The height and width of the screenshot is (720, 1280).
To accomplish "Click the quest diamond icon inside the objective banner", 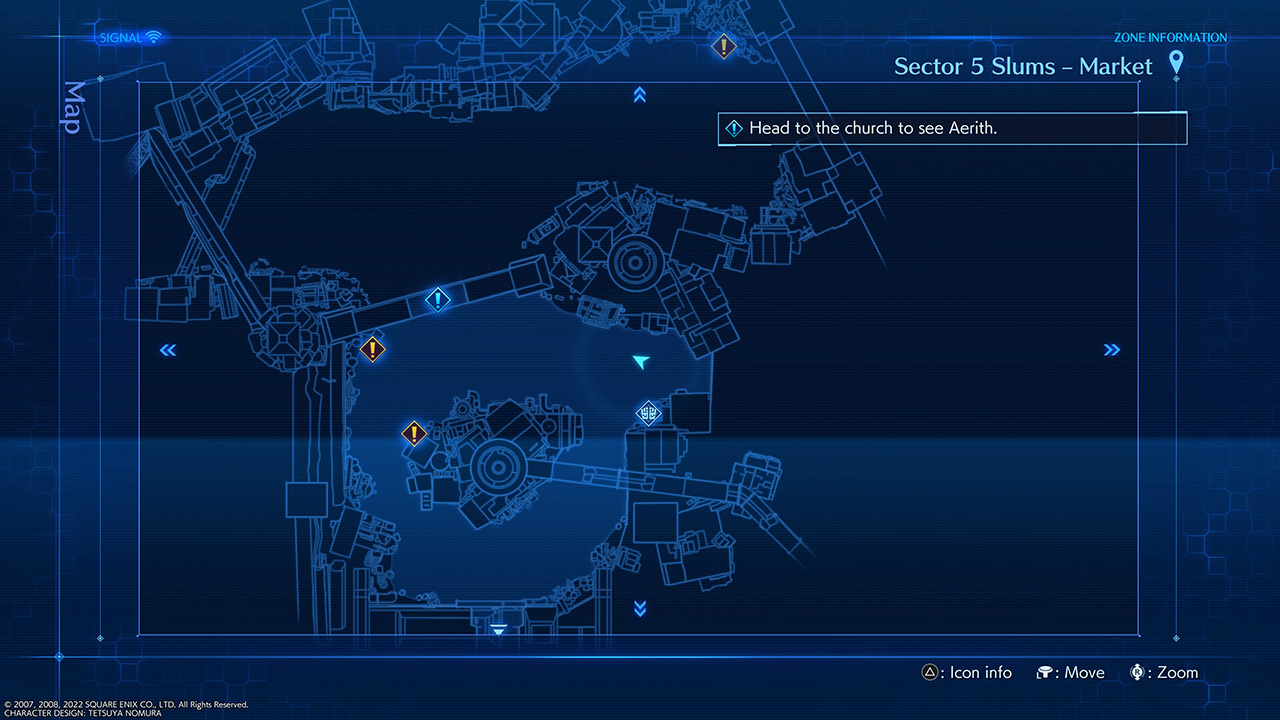I will click(733, 128).
